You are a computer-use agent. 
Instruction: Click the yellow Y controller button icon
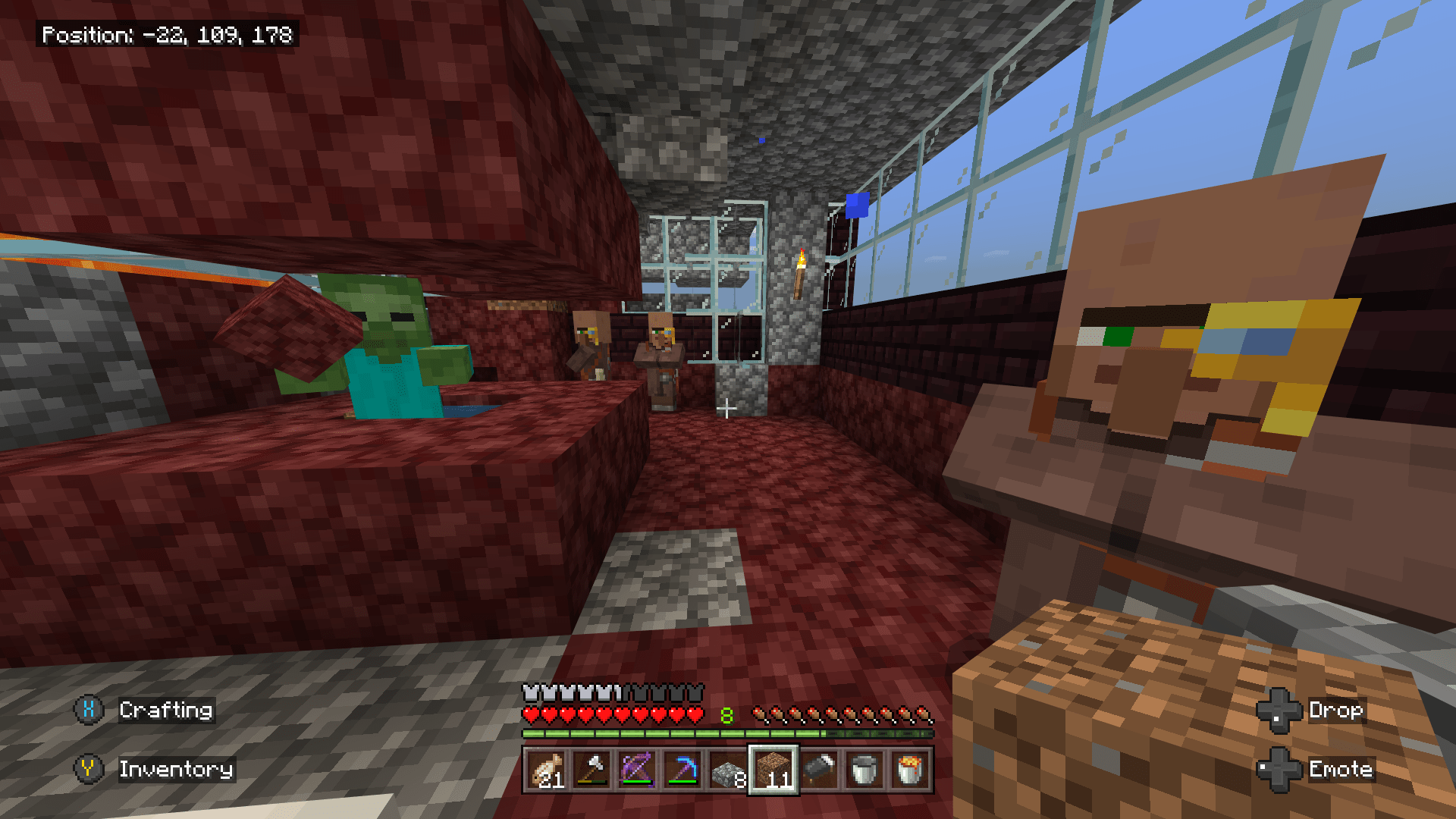[x=88, y=769]
